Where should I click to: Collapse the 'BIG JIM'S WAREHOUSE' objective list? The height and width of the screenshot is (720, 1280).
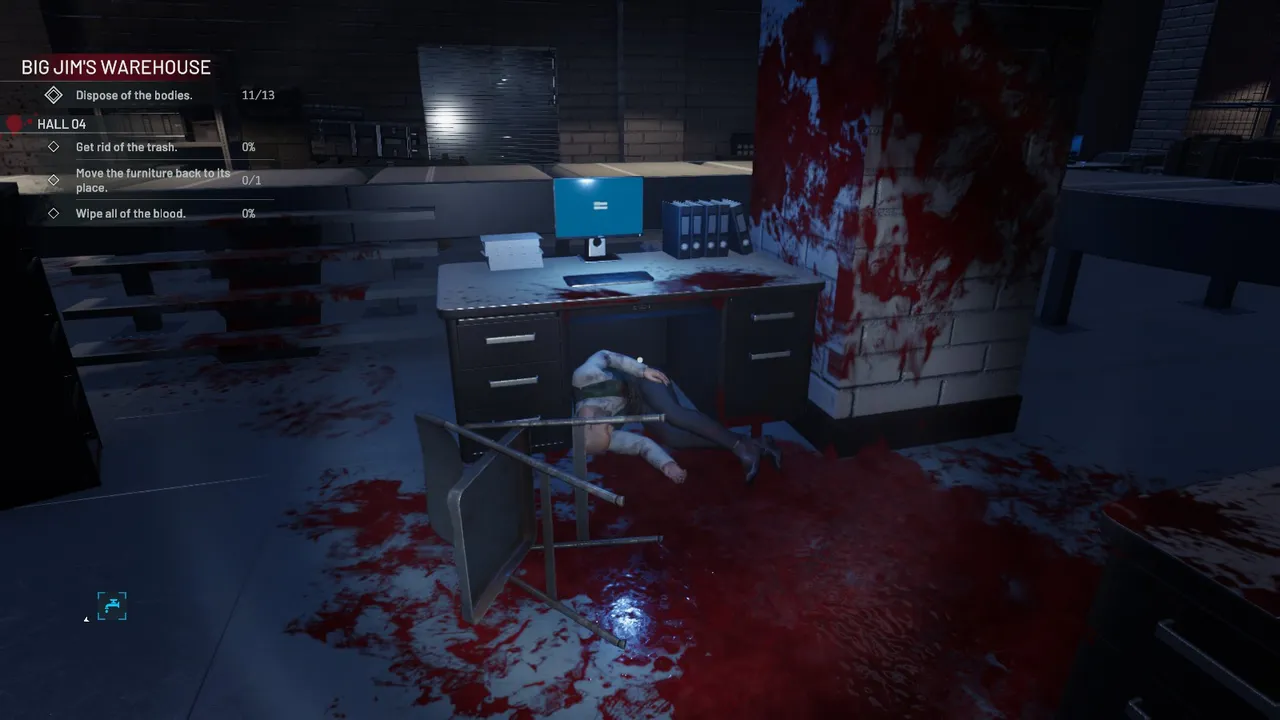[115, 67]
